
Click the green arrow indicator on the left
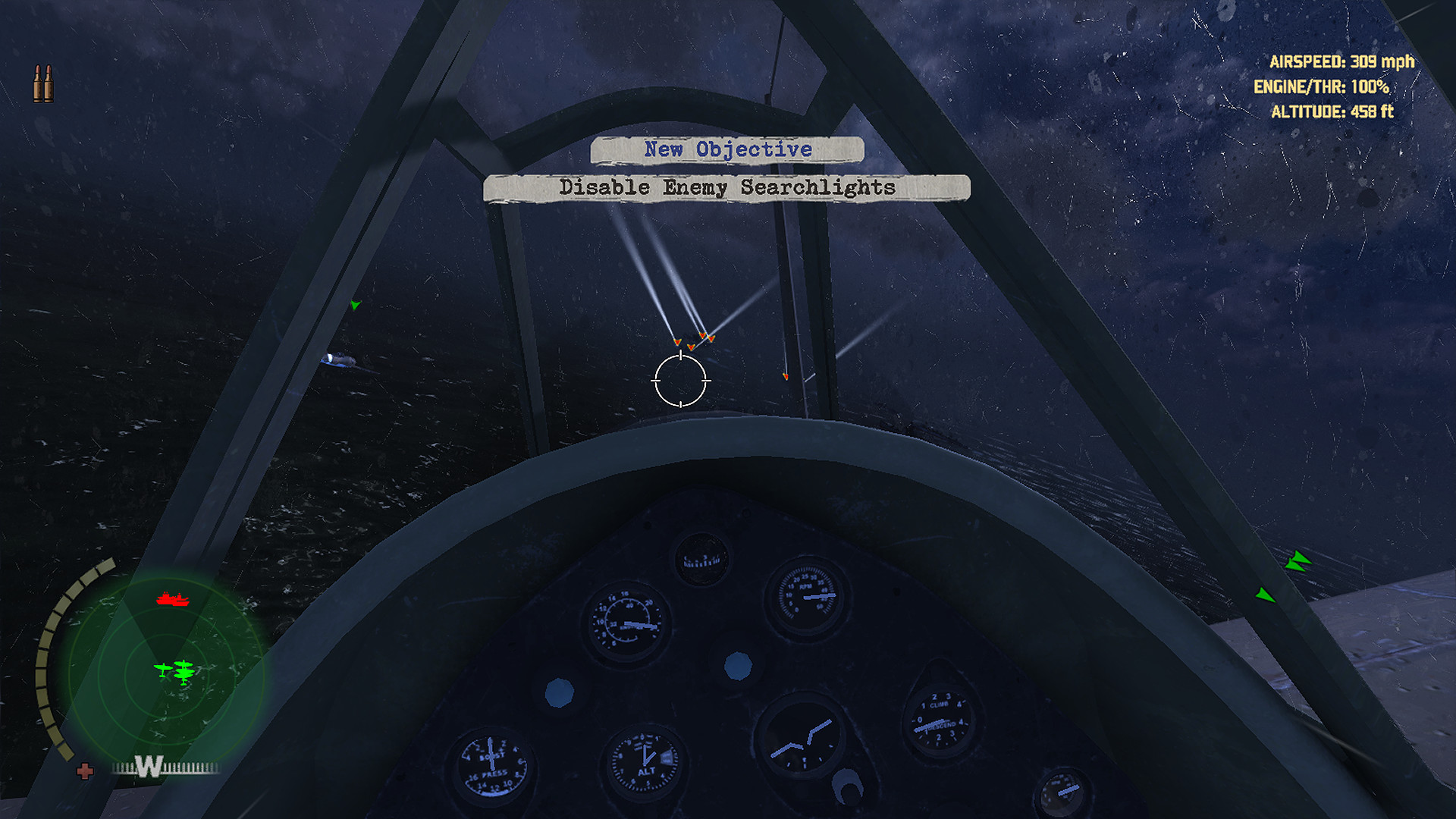click(354, 305)
